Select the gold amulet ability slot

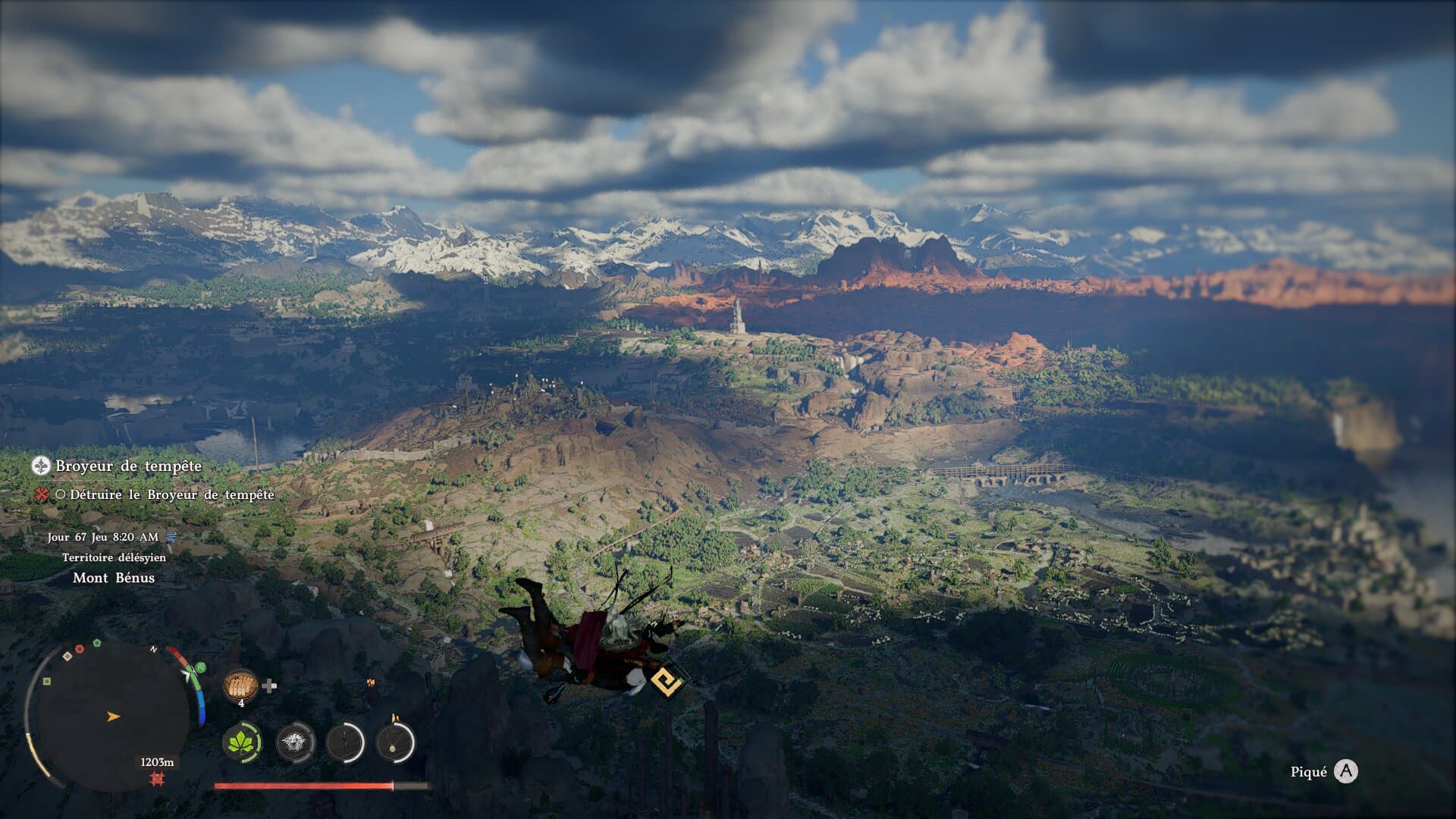[395, 742]
